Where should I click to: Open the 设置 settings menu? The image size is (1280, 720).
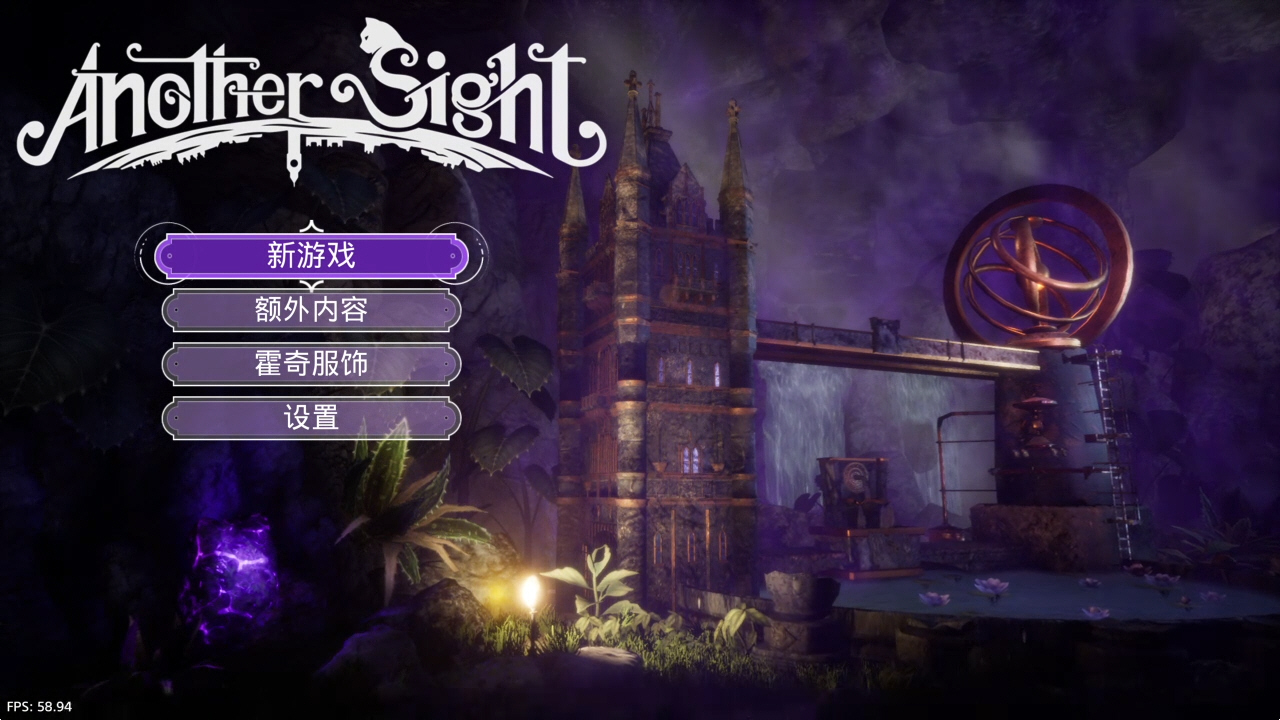(x=311, y=418)
